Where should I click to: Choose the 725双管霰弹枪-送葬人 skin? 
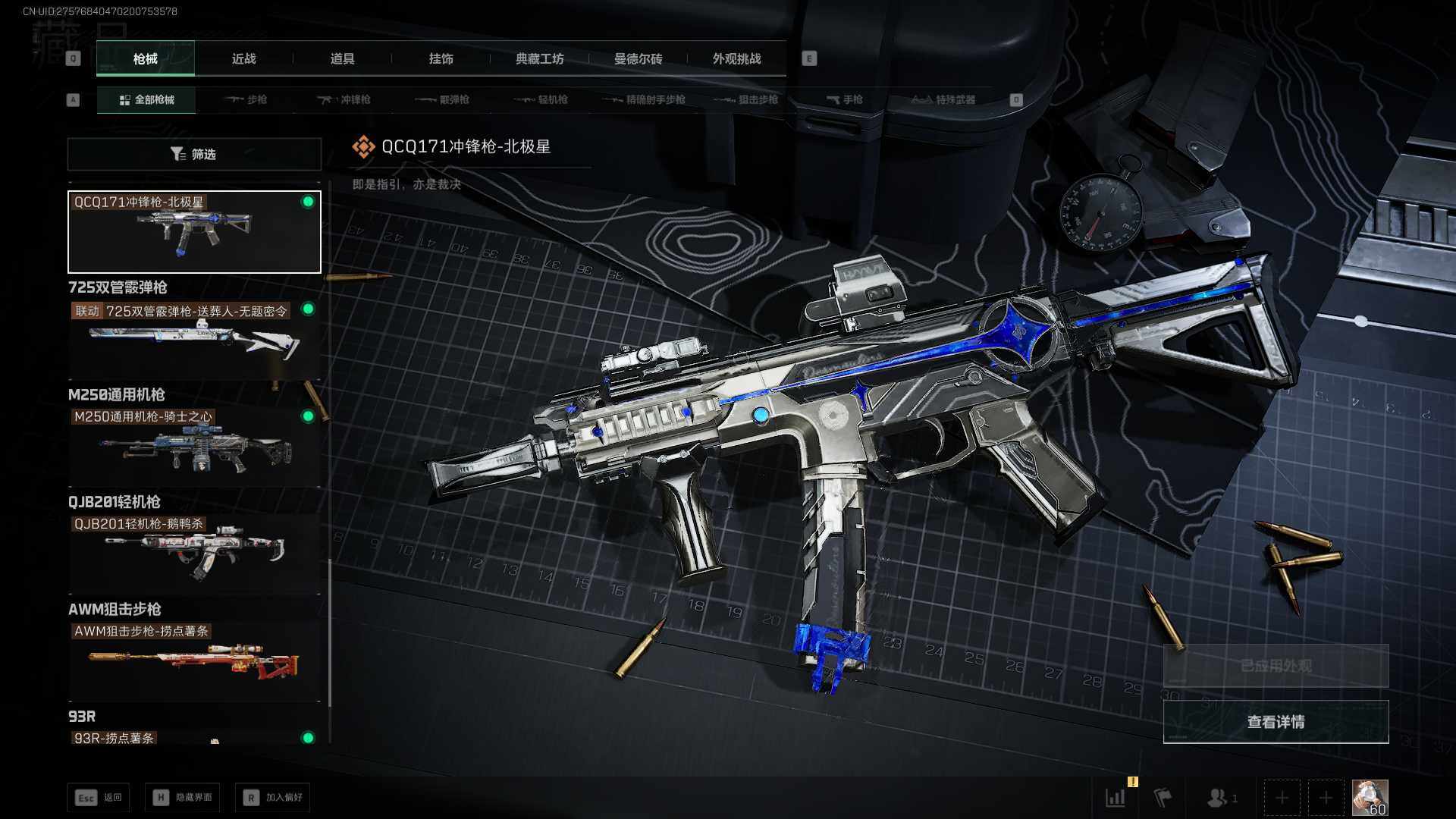click(x=194, y=339)
